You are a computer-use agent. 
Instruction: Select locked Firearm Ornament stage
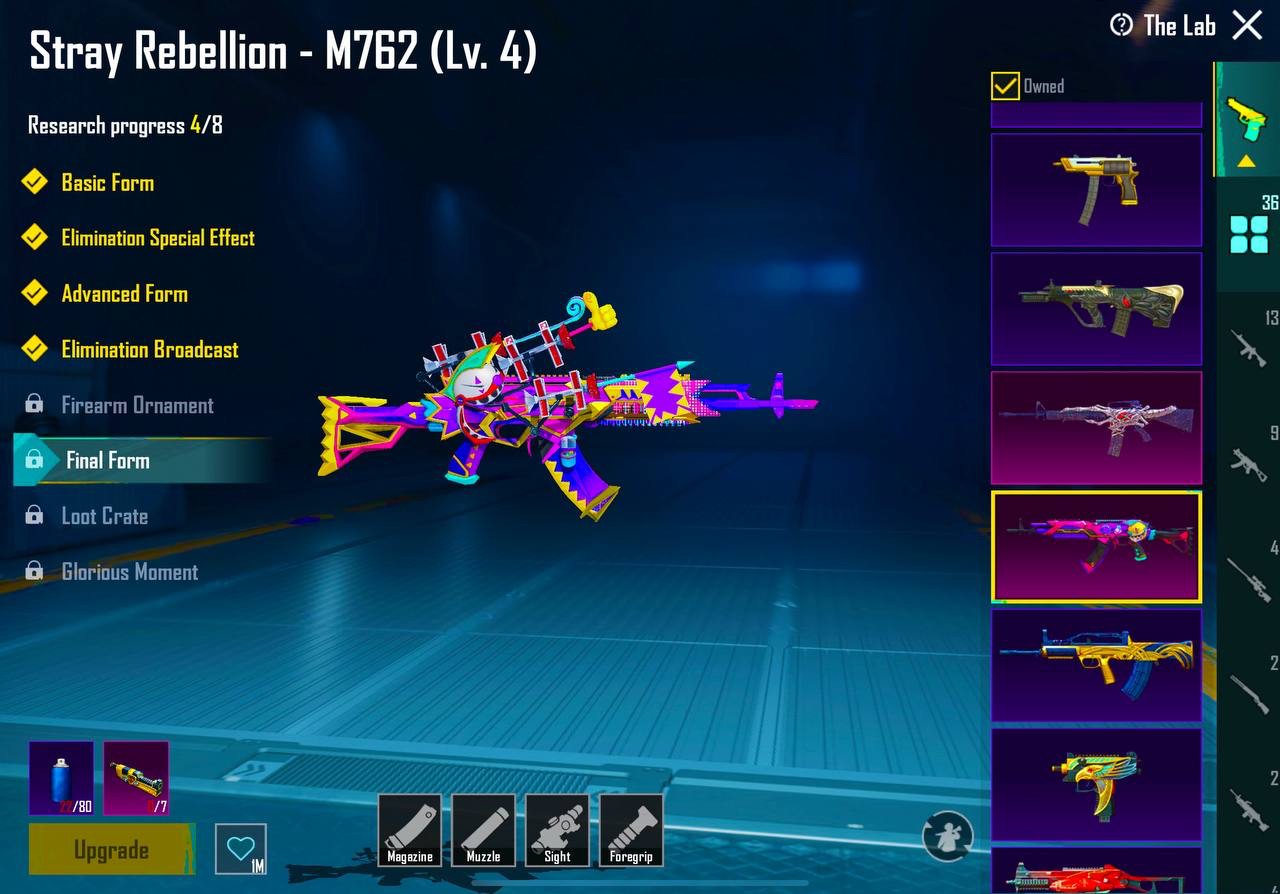137,405
